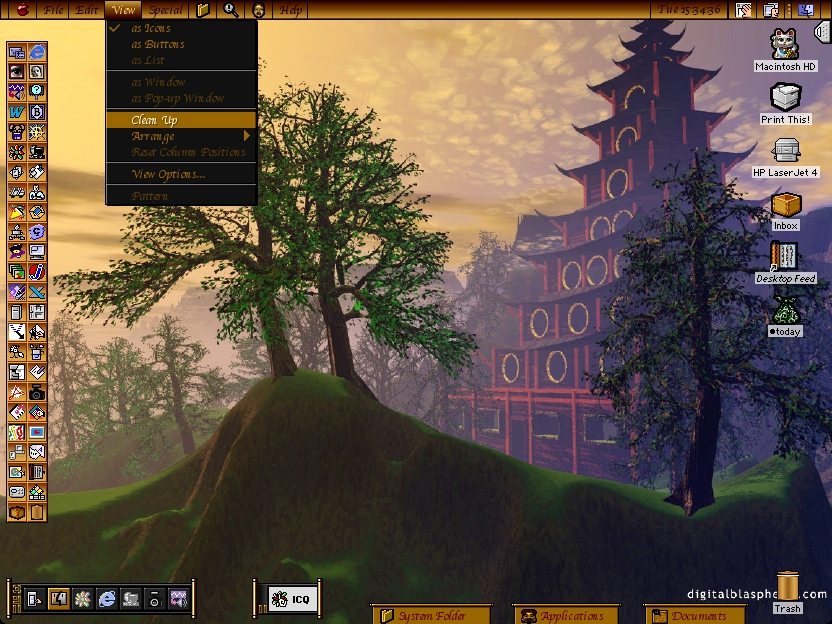Open the Applications pop-up tab
The height and width of the screenshot is (624, 832).
(x=571, y=615)
